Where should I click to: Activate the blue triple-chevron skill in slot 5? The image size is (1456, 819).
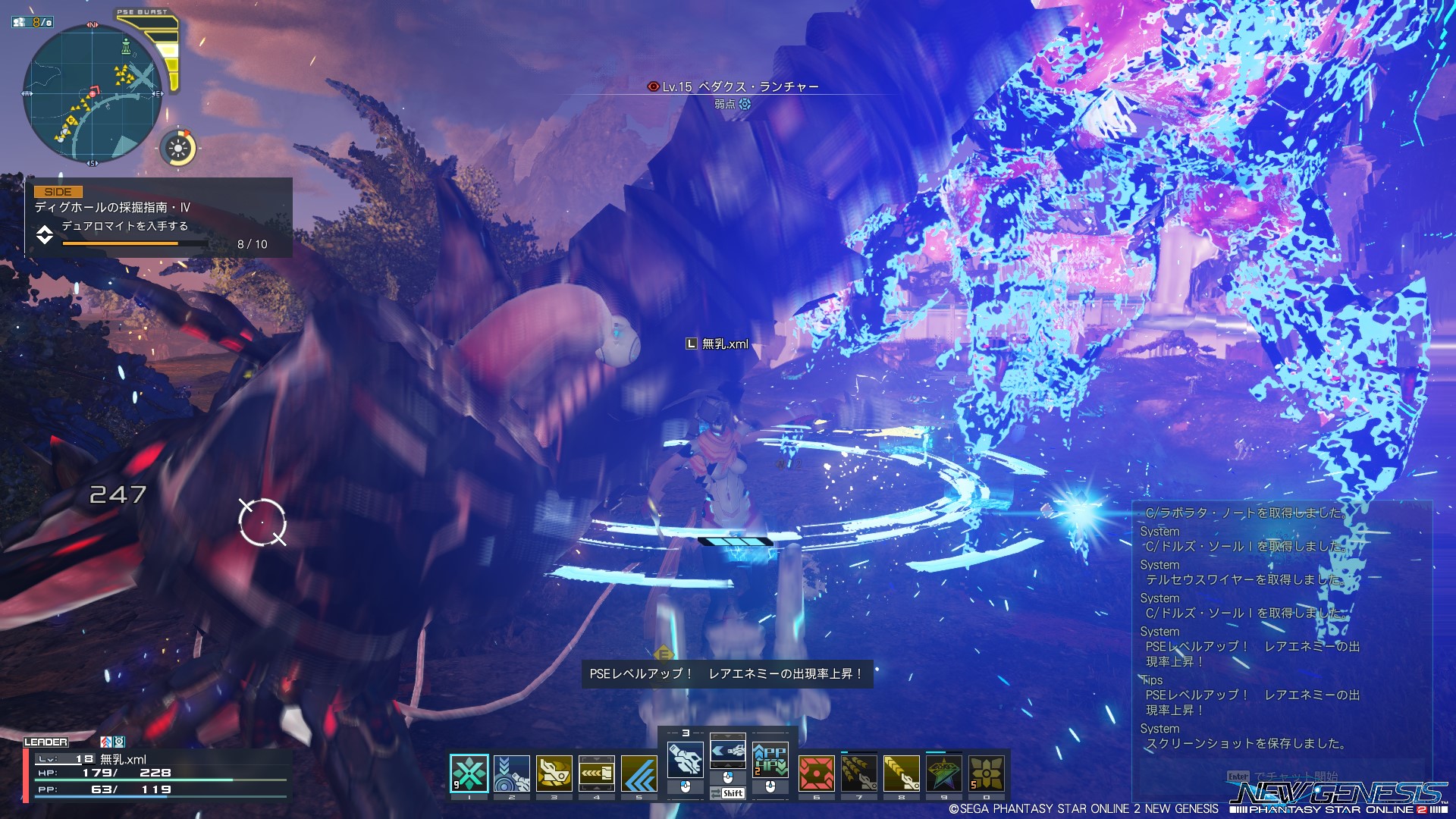639,773
